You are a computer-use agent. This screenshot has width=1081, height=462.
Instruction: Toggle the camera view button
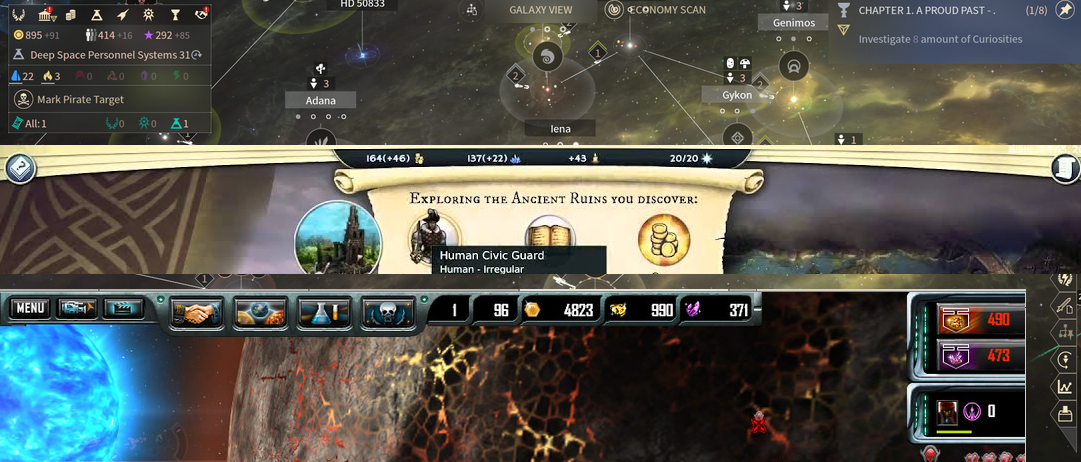[77, 308]
